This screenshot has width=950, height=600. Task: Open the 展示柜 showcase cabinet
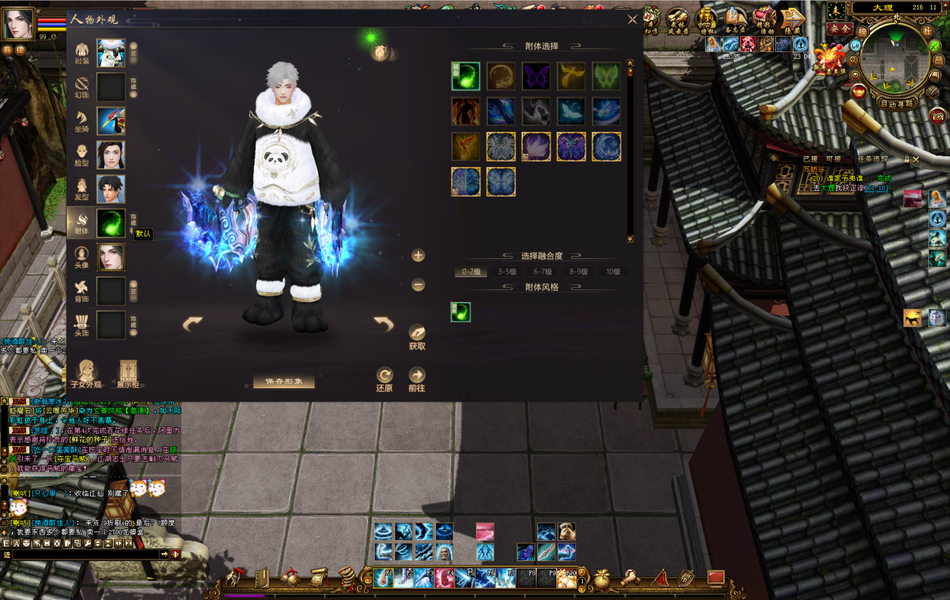(128, 372)
